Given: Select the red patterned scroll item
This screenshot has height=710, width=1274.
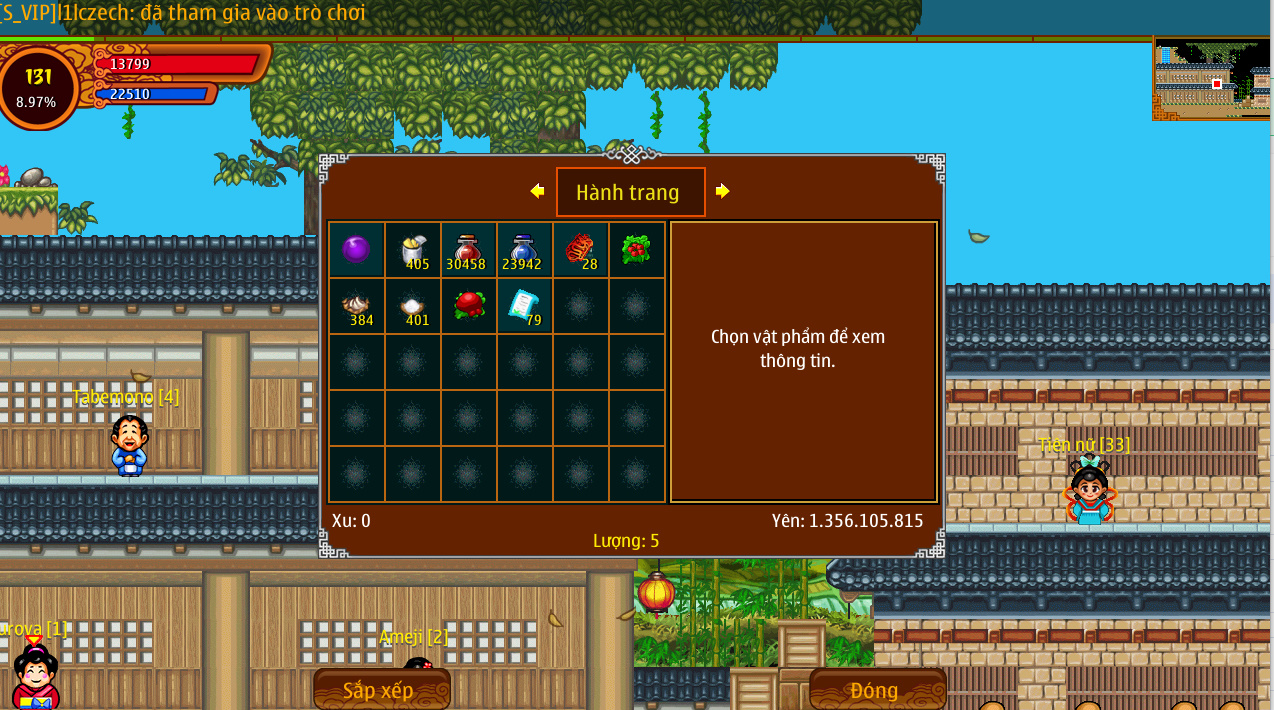Looking at the screenshot, I should (580, 249).
